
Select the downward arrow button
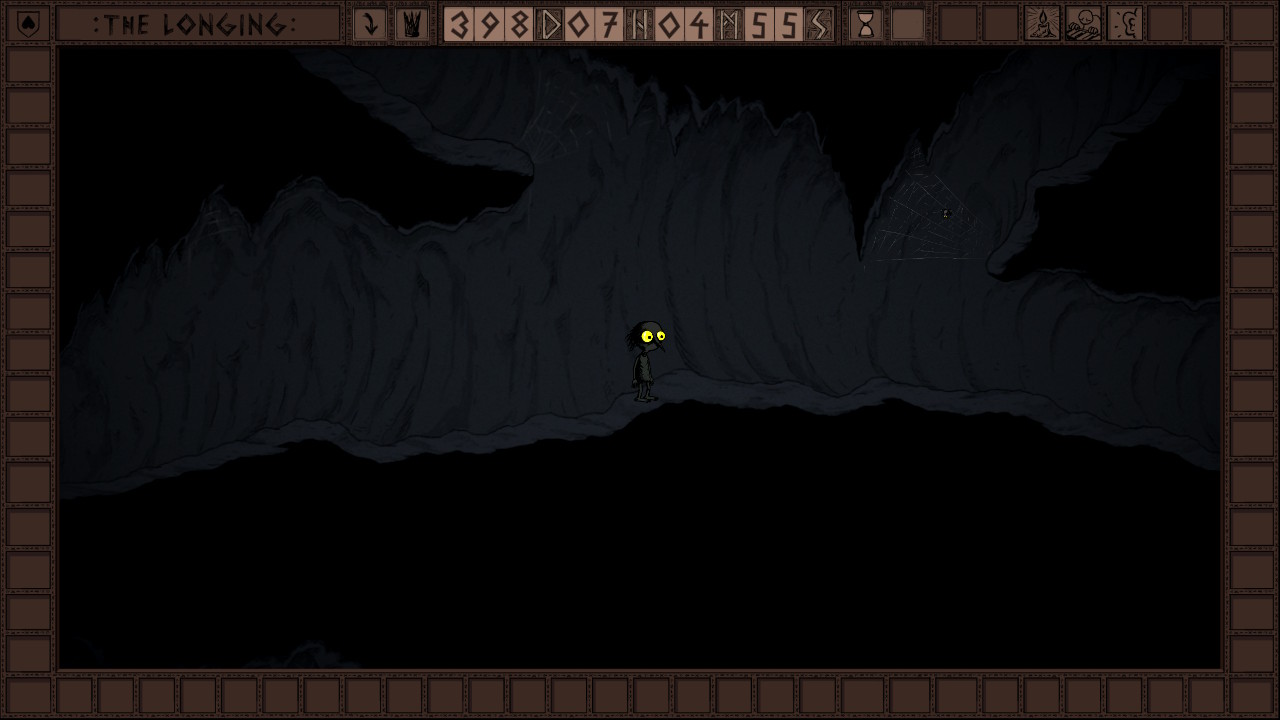click(x=370, y=24)
